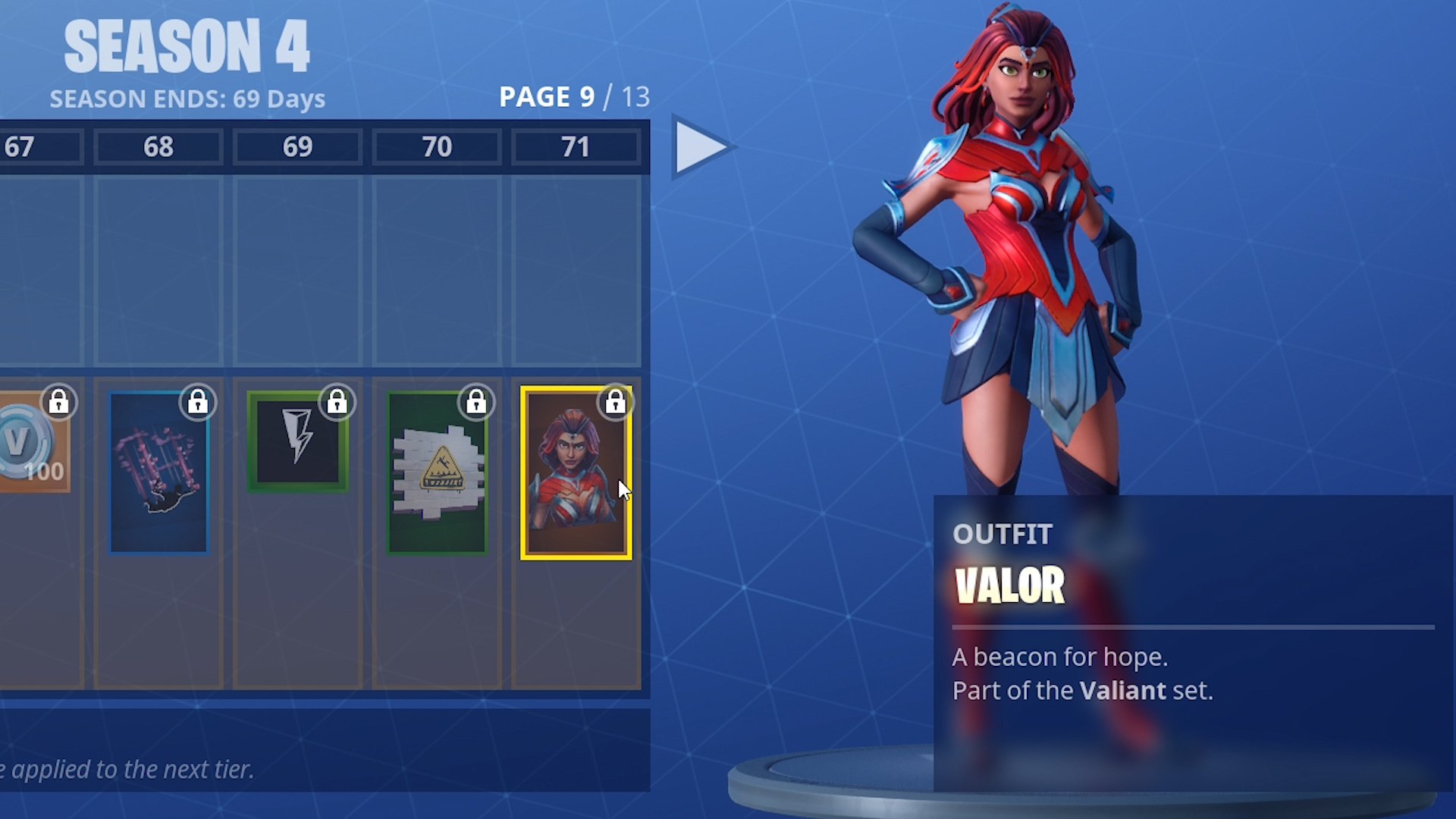
Task: Select the Valor outfit reward tile
Action: point(576,473)
